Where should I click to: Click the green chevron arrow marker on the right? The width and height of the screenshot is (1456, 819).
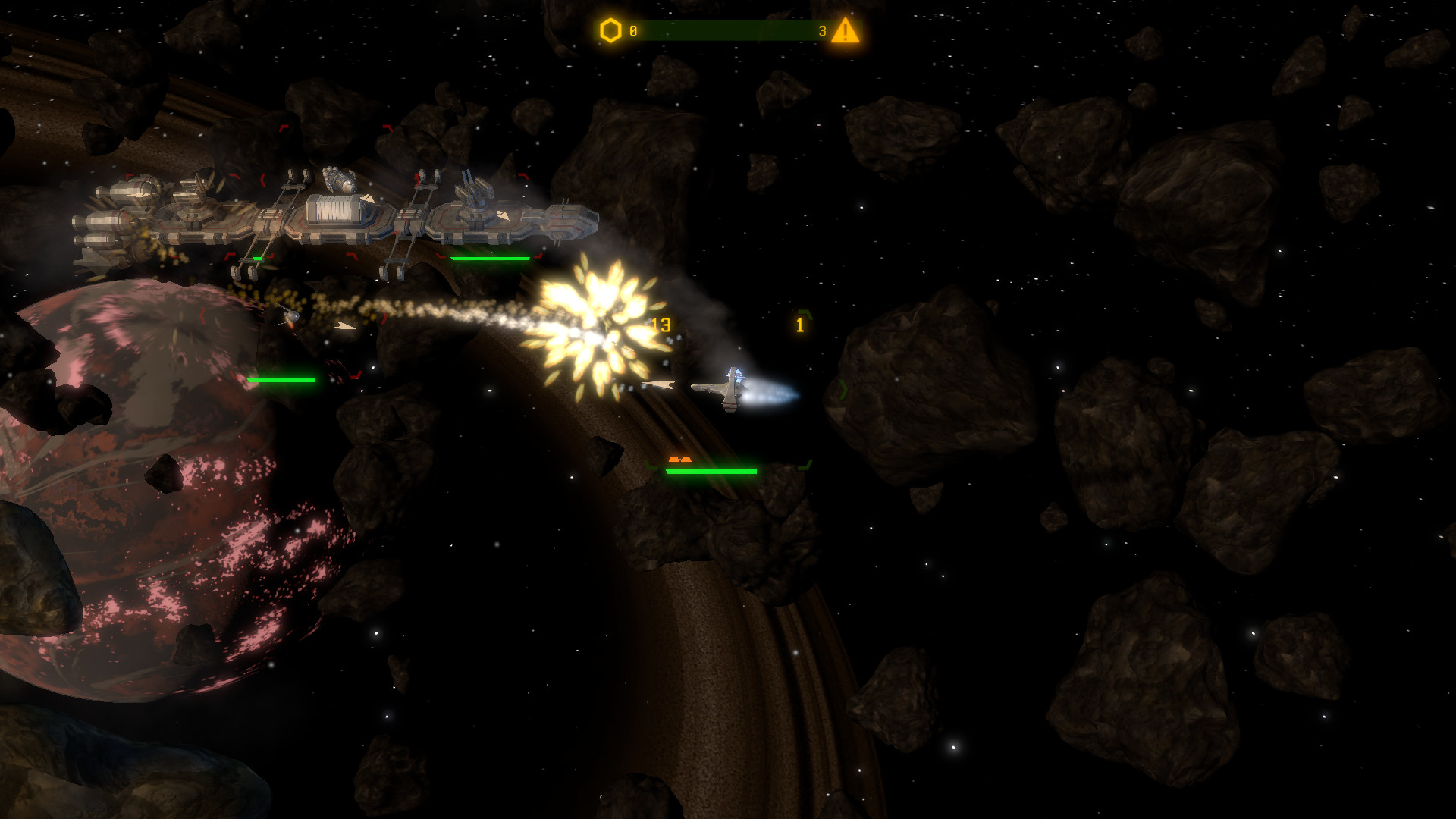[845, 388]
